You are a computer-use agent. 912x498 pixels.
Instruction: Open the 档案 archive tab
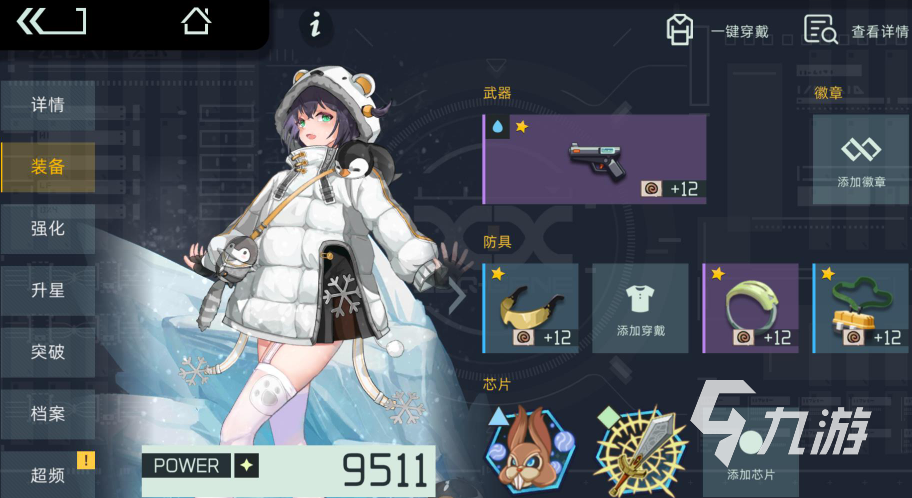[48, 414]
